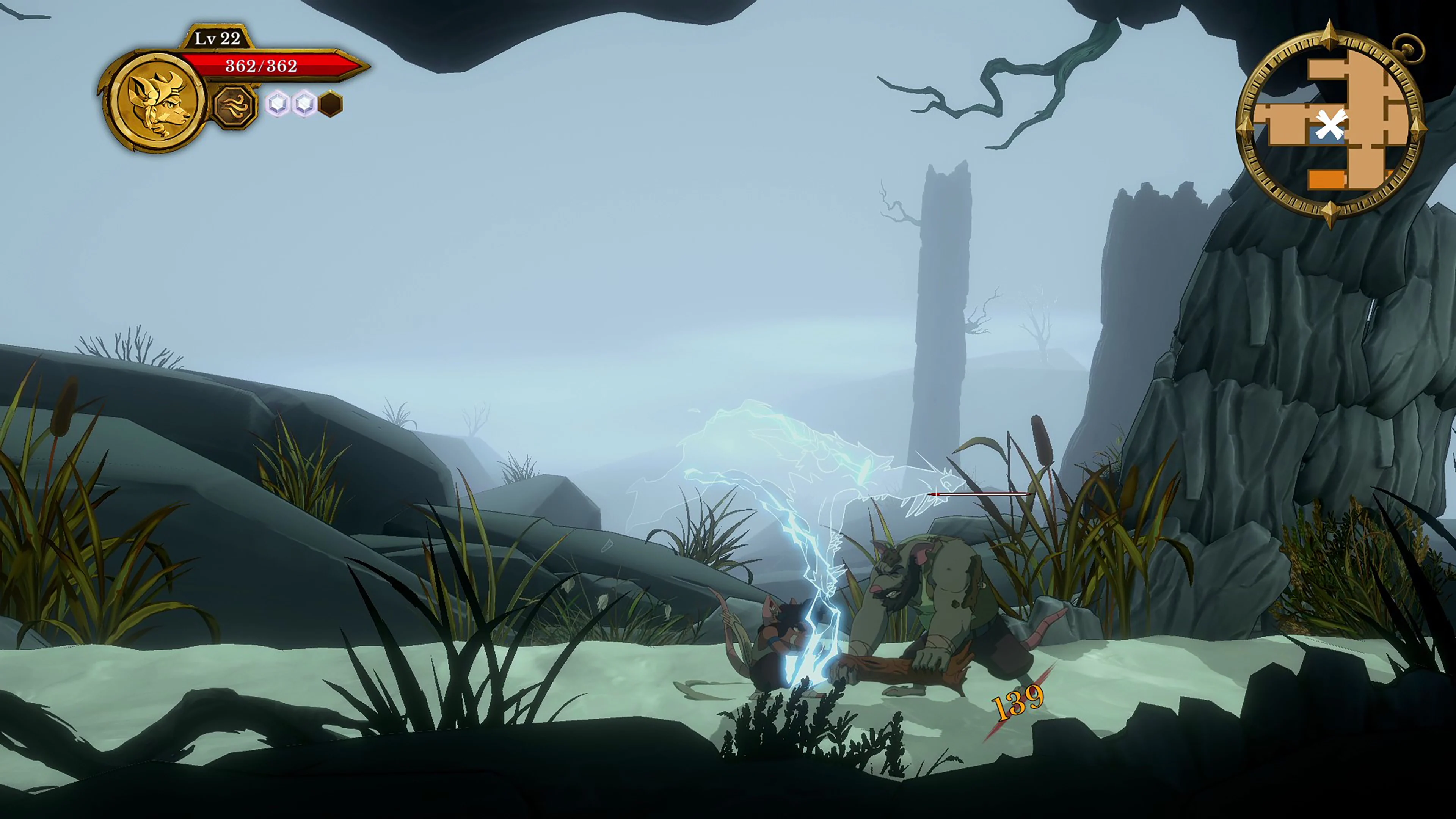Click the empty third gem slot
This screenshot has width=1456, height=819.
[x=331, y=104]
